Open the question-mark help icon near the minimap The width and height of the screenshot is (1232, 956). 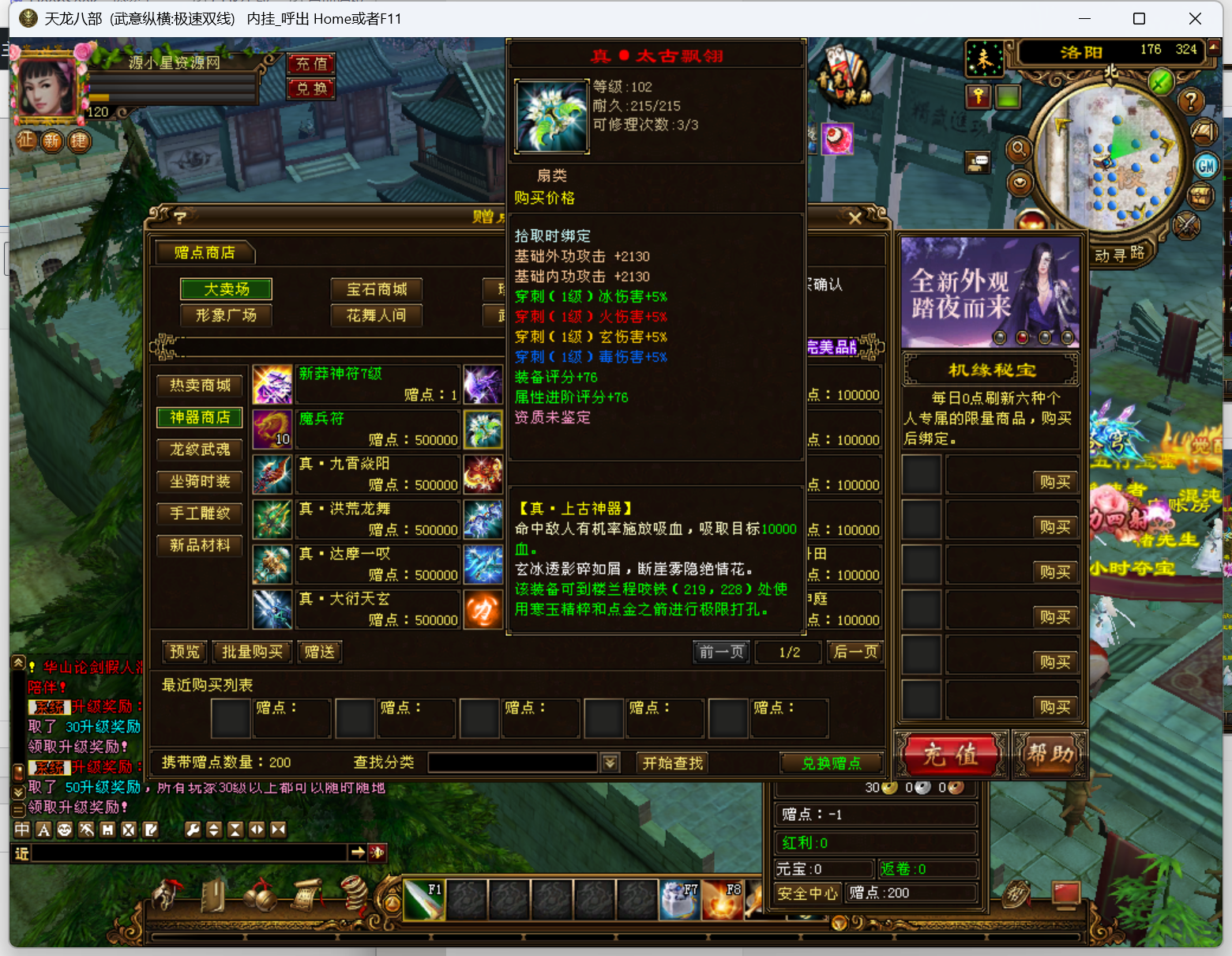pos(1191,101)
